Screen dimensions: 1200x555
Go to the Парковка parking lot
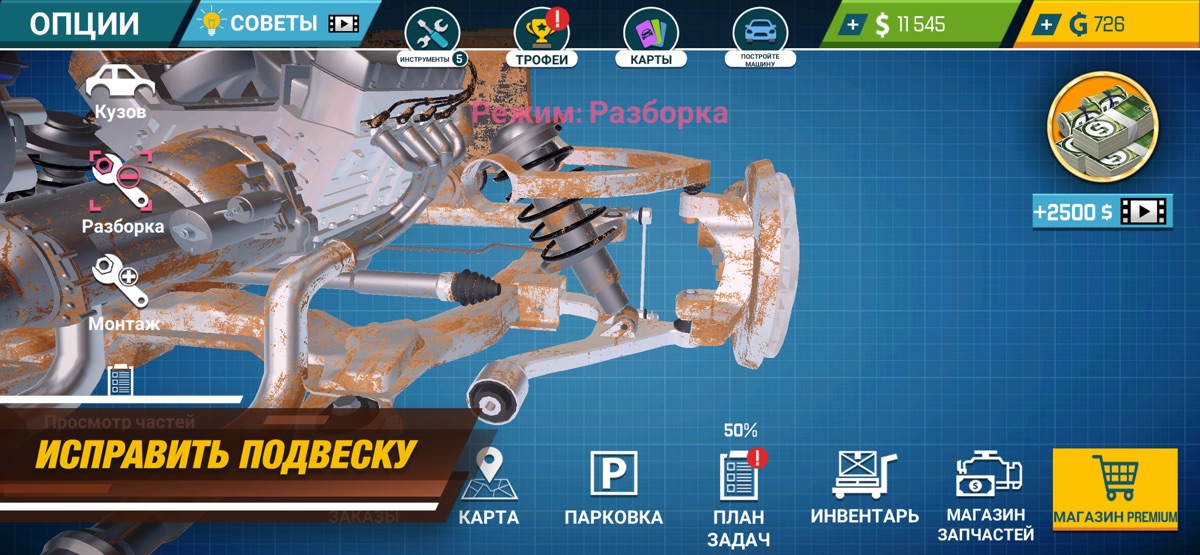(x=613, y=487)
